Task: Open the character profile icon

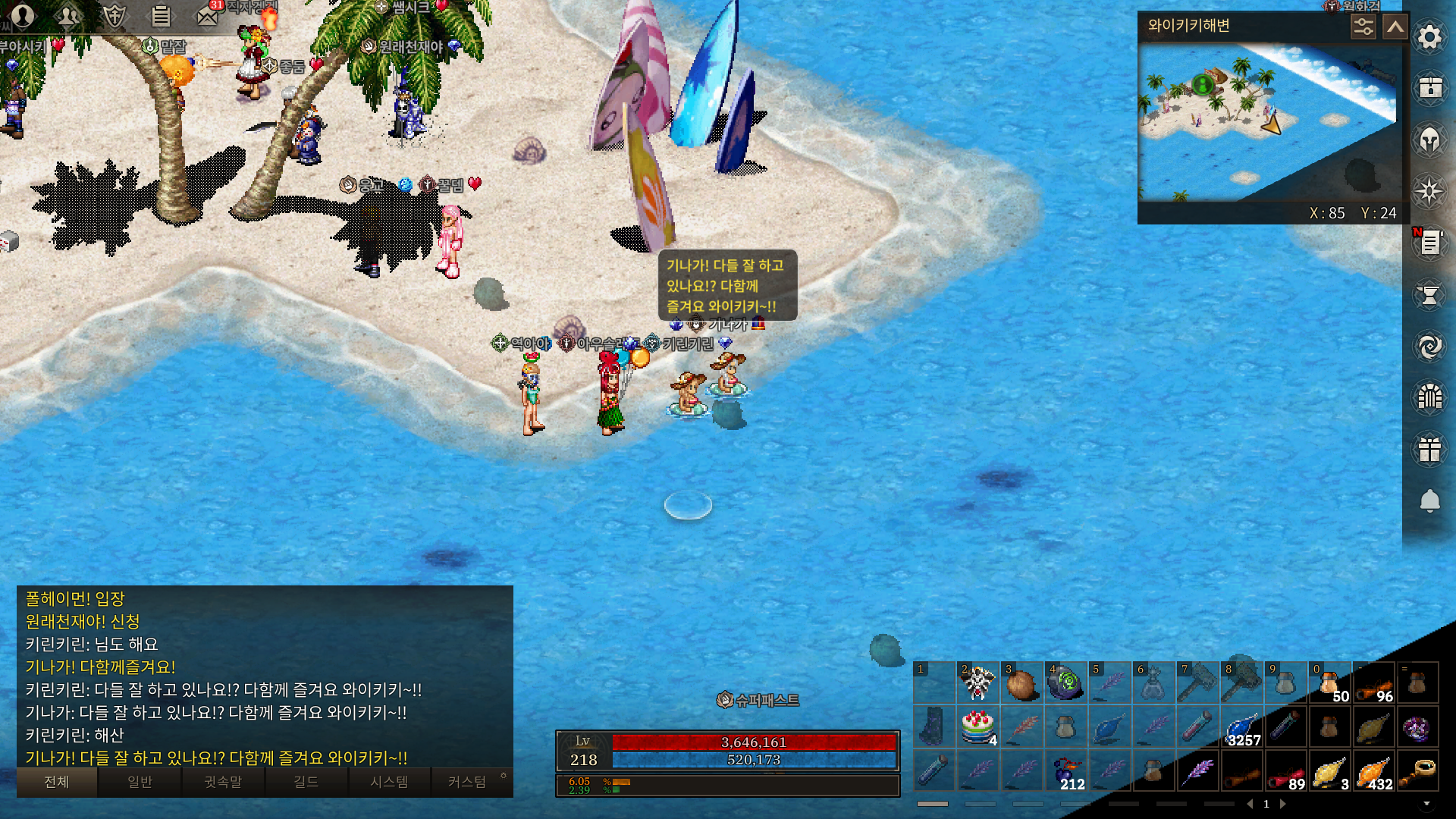Action: tap(23, 15)
